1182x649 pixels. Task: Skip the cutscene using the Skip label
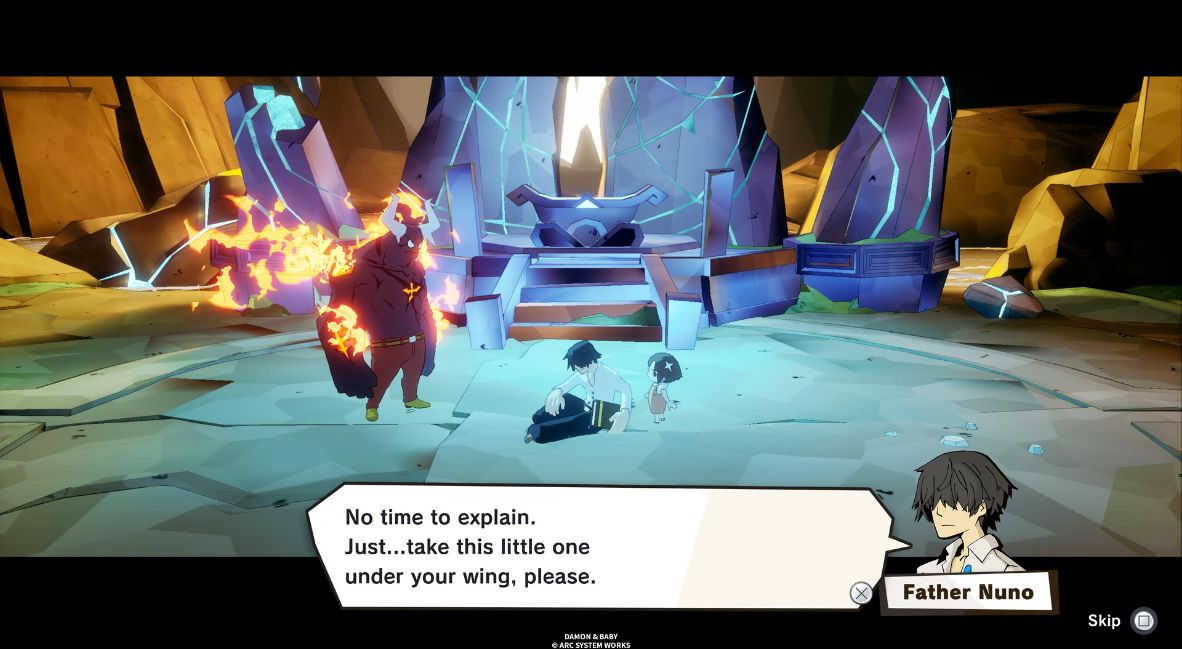click(x=1104, y=621)
